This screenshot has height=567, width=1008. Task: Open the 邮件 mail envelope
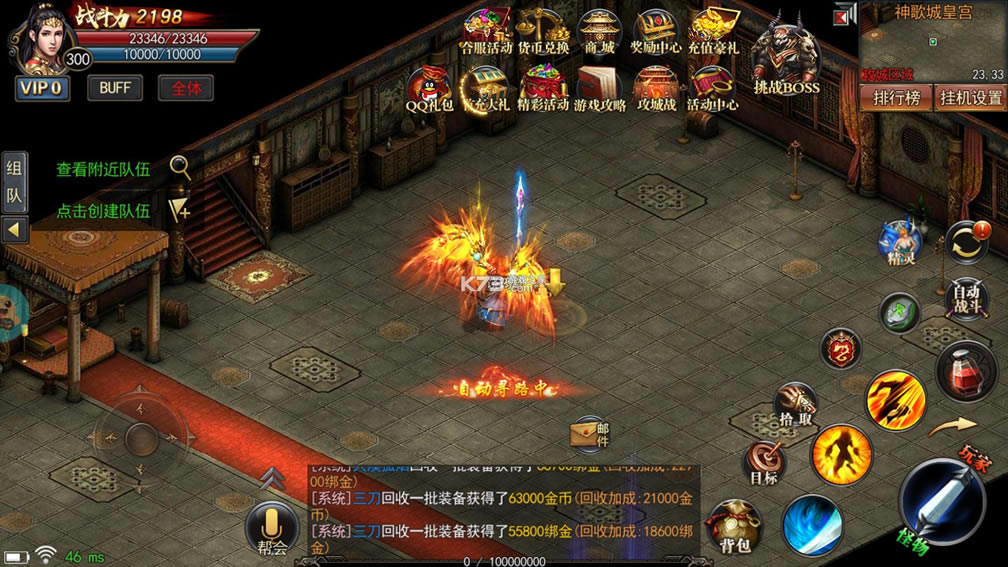[x=590, y=433]
